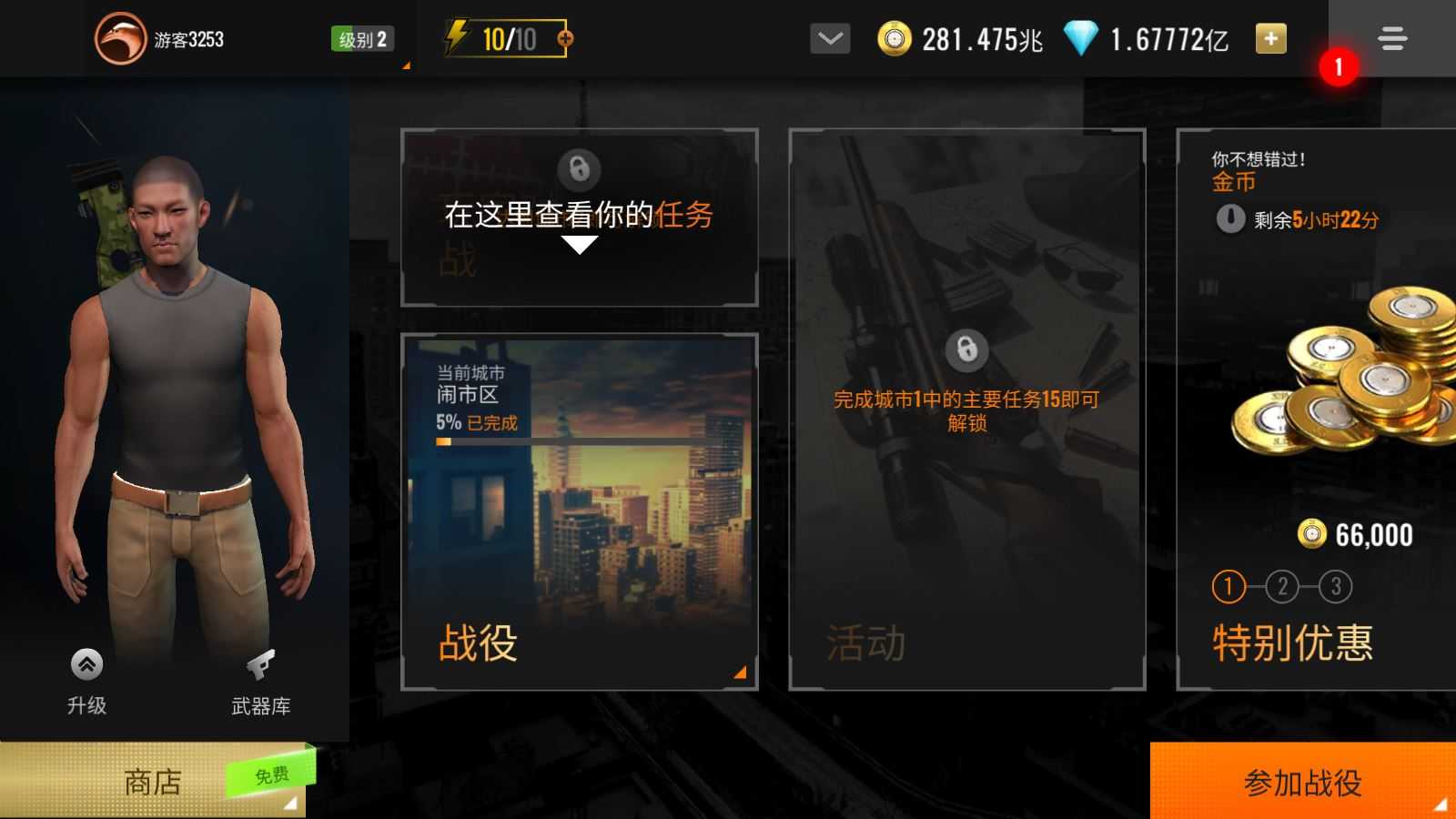Select offer step 3 circle
The height and width of the screenshot is (819, 1456).
(1334, 587)
